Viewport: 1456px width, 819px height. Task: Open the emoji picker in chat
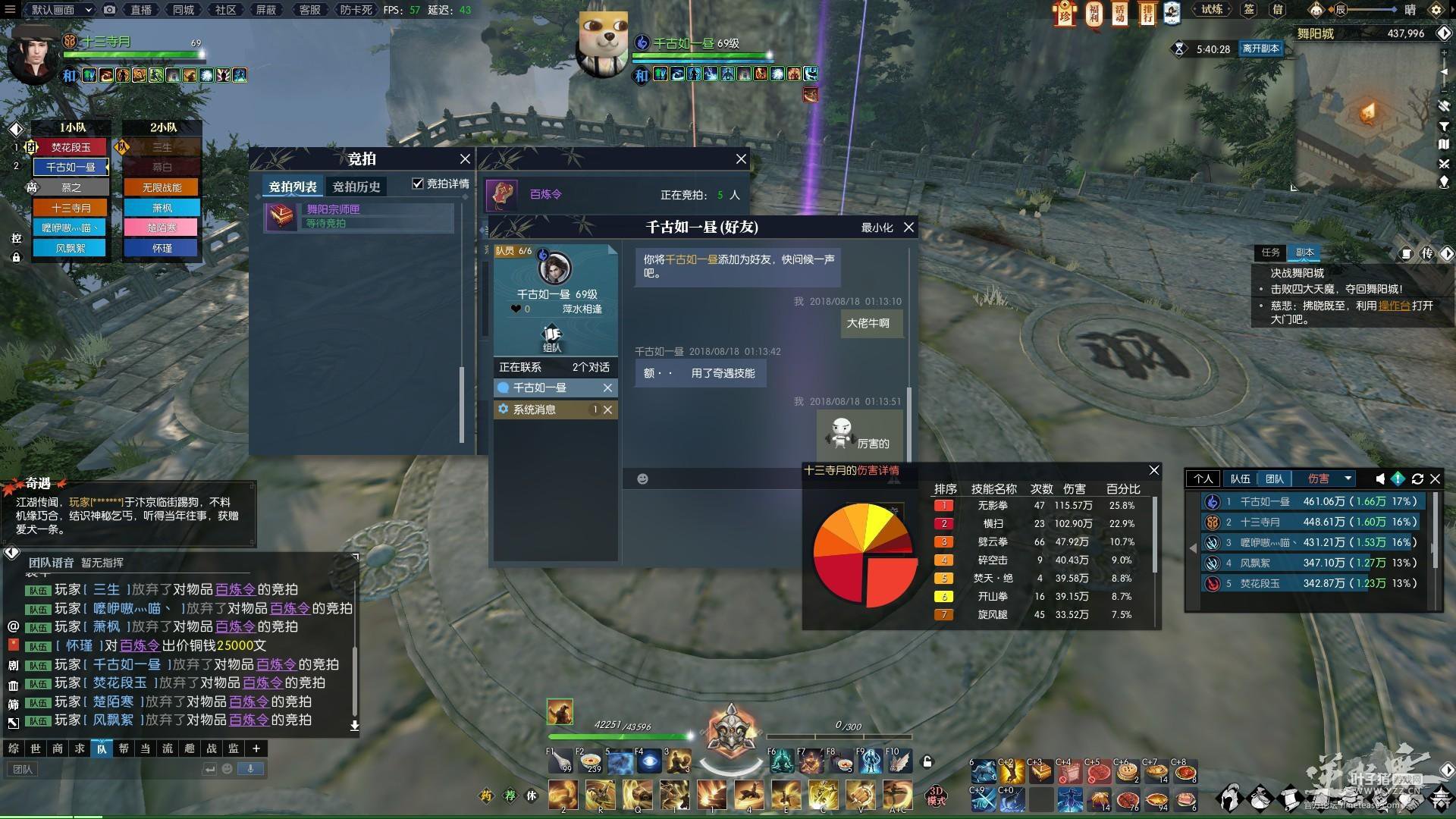[x=642, y=479]
